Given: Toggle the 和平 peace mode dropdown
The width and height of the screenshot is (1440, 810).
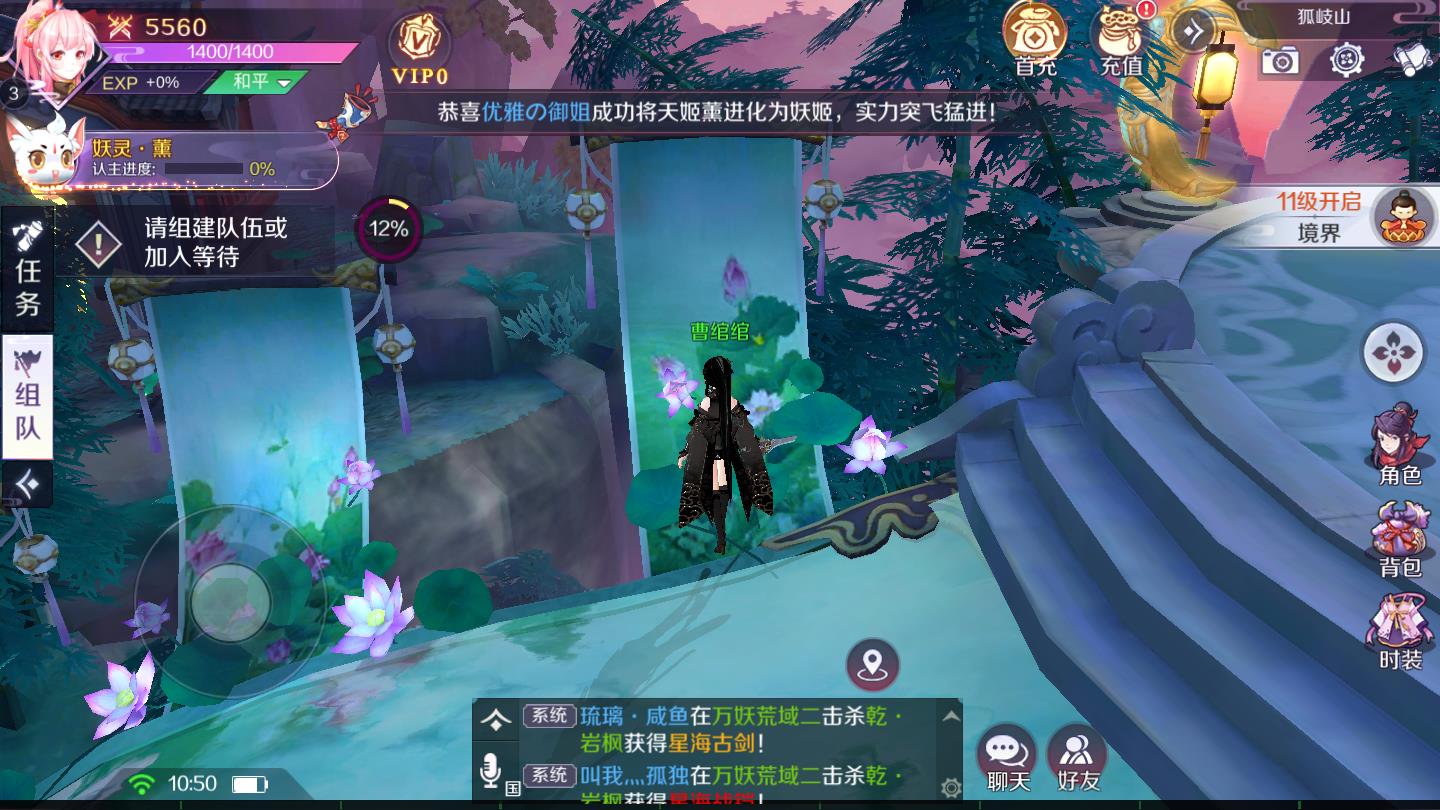Looking at the screenshot, I should pos(260,82).
